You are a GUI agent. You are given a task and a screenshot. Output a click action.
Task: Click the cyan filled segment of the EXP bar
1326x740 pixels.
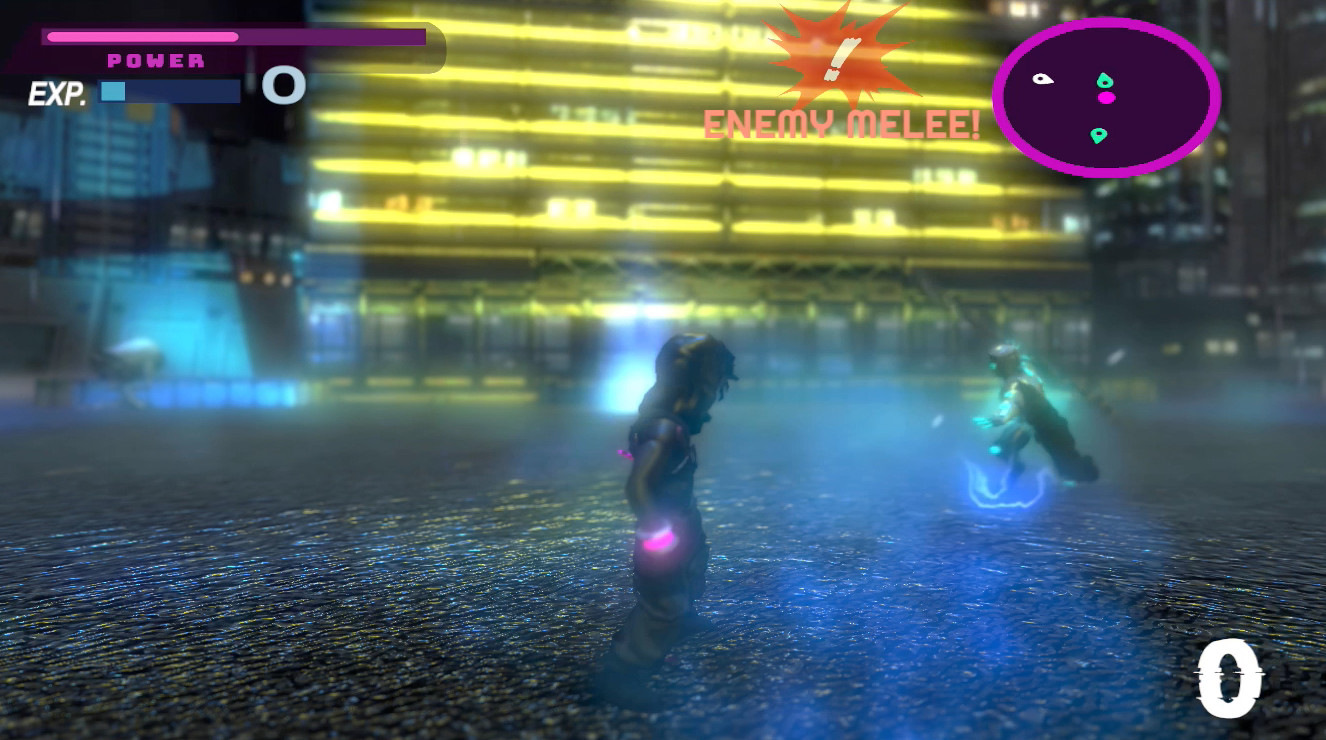(x=112, y=91)
